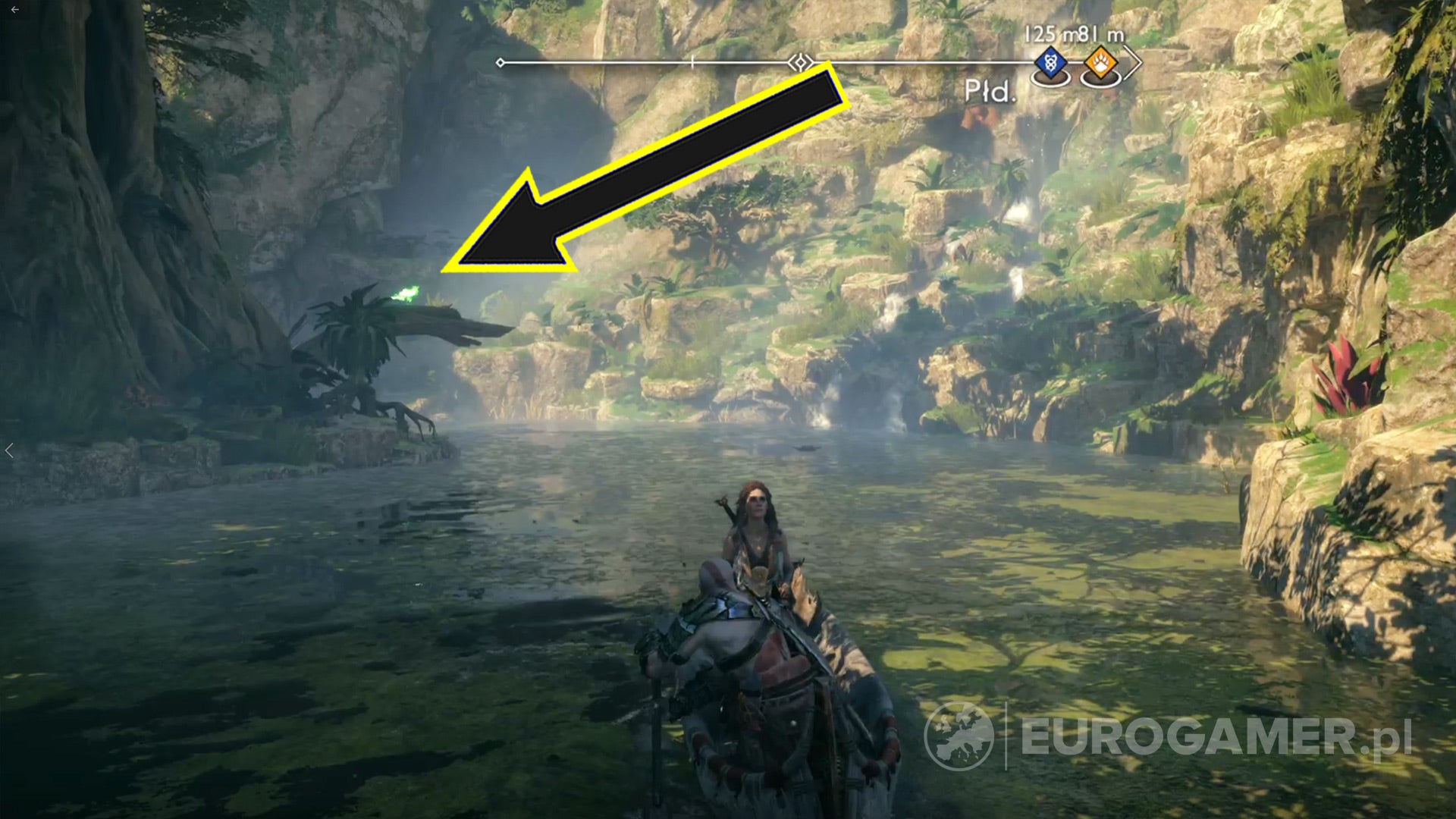The image size is (1456, 819).
Task: Click the center tick mark on the compass line
Action: [693, 61]
